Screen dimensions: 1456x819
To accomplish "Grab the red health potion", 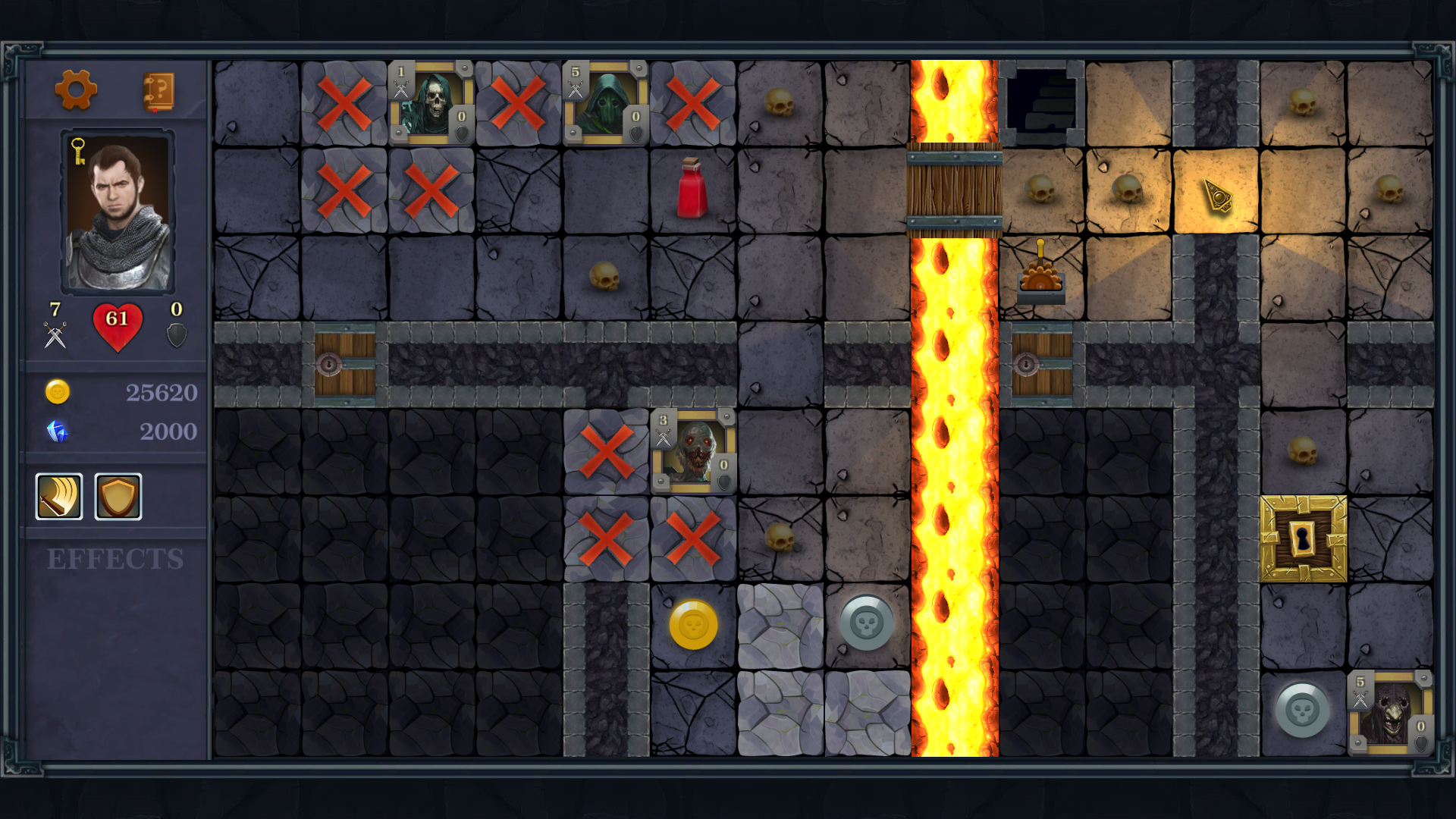I will 691,189.
